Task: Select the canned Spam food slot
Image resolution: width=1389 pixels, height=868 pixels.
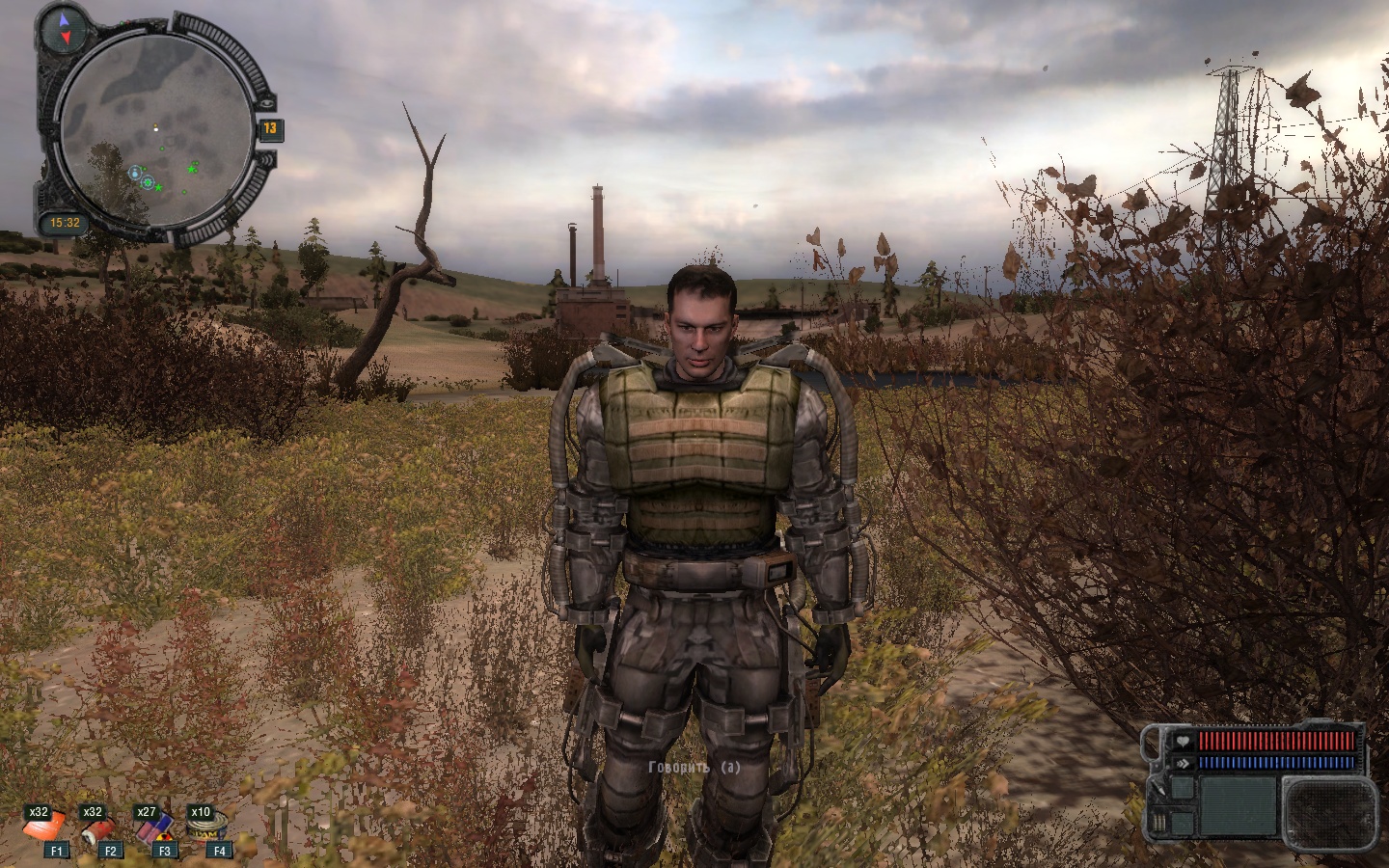Action: tap(205, 827)
